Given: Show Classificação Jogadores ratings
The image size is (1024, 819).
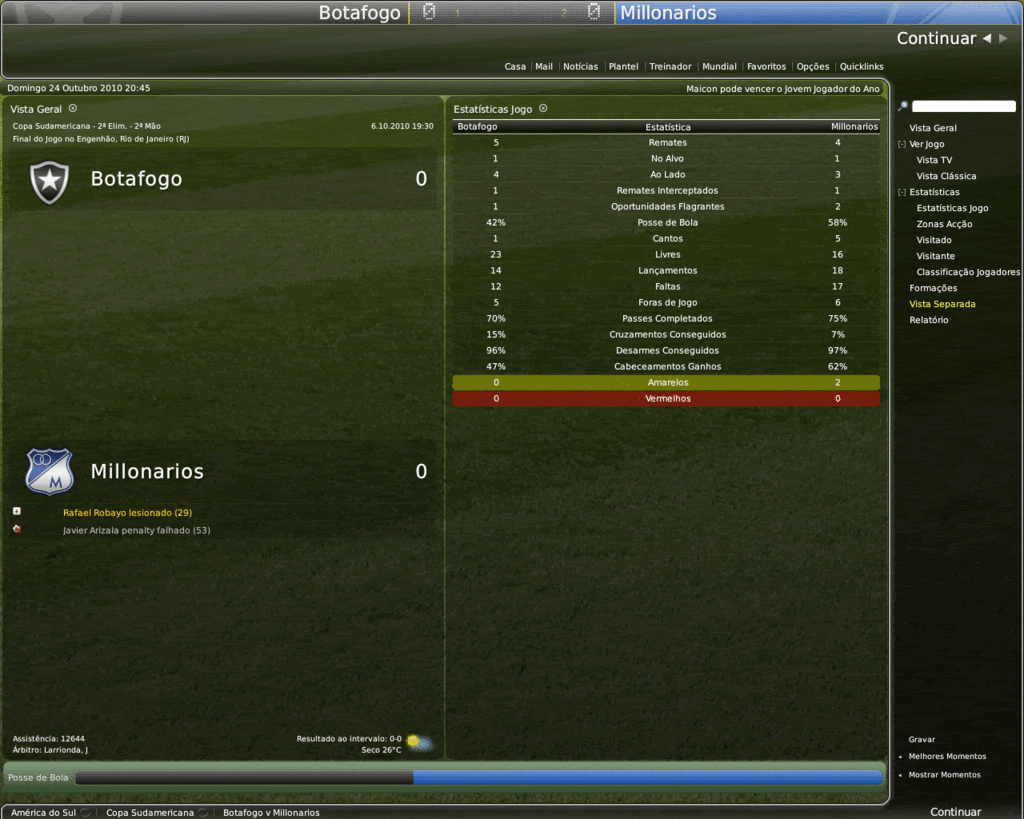Looking at the screenshot, I should click(968, 272).
